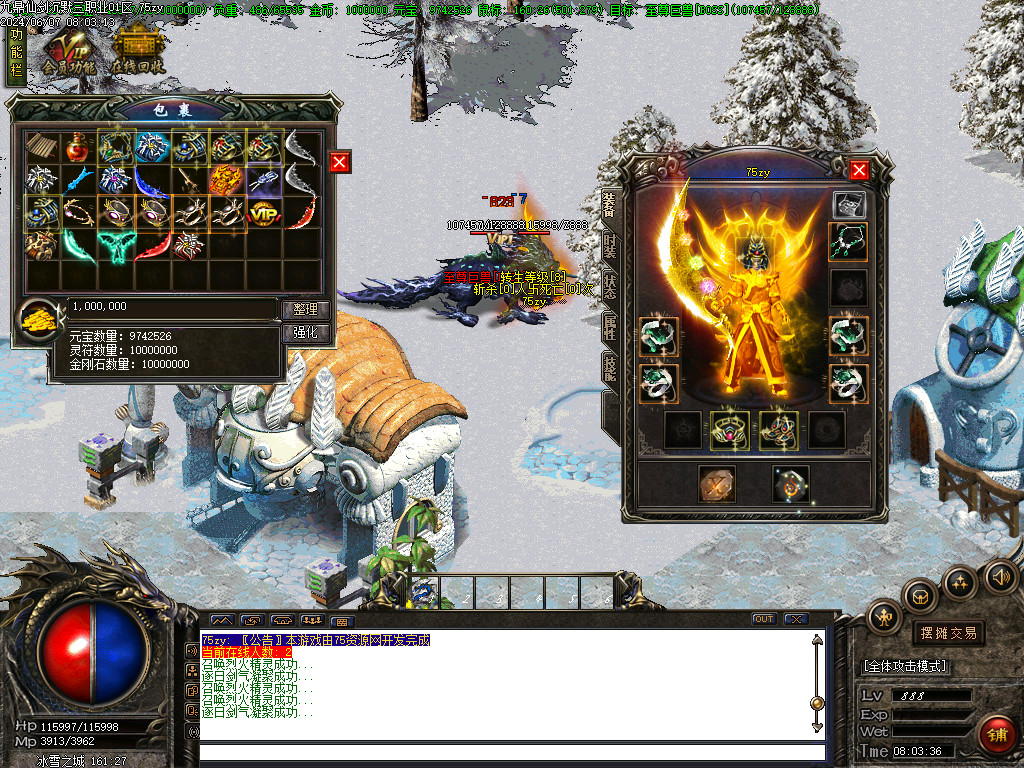Click the OUT button above chat
The height and width of the screenshot is (768, 1024).
(x=764, y=619)
